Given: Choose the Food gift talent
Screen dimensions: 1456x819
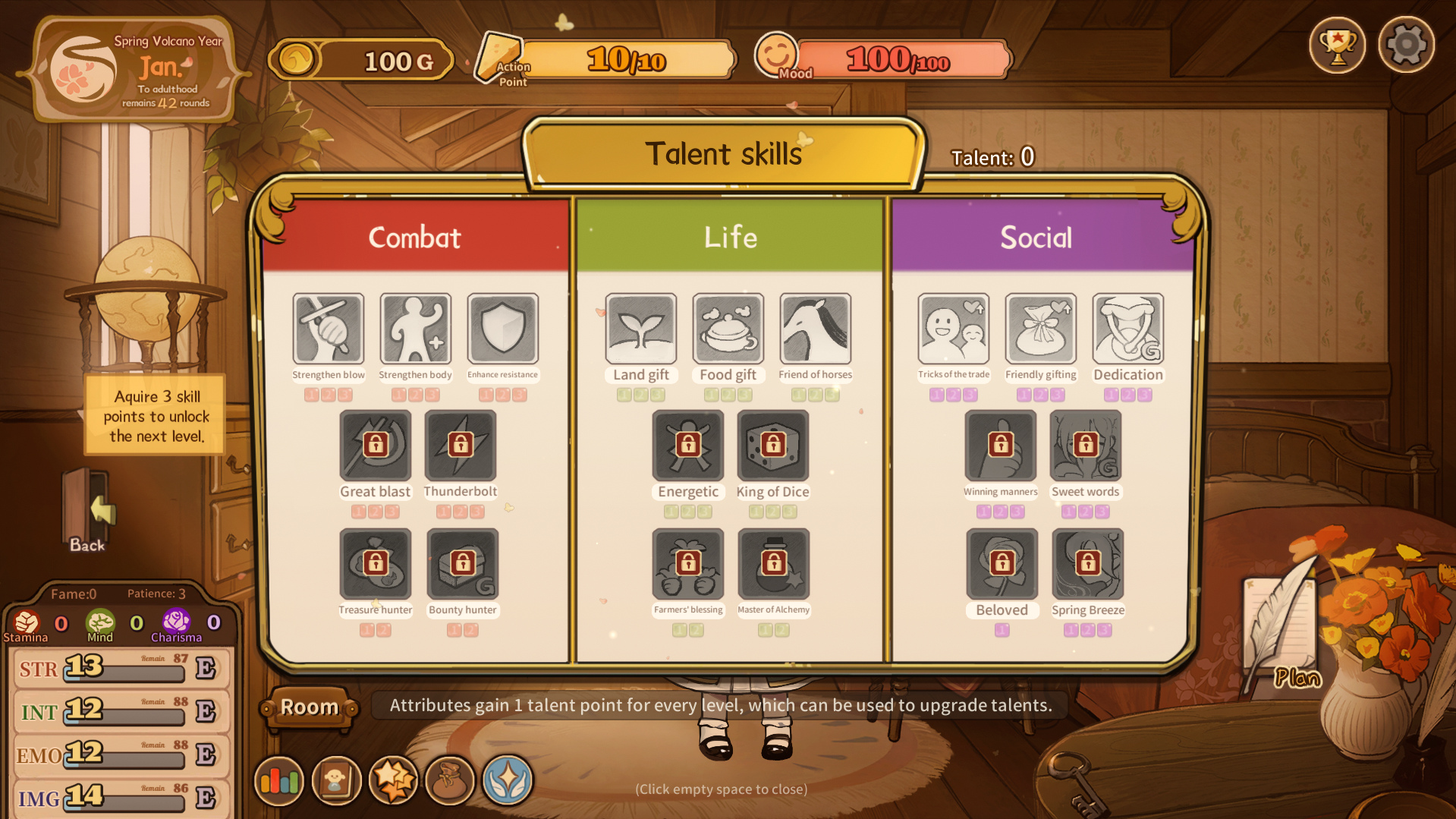Looking at the screenshot, I should point(728,329).
